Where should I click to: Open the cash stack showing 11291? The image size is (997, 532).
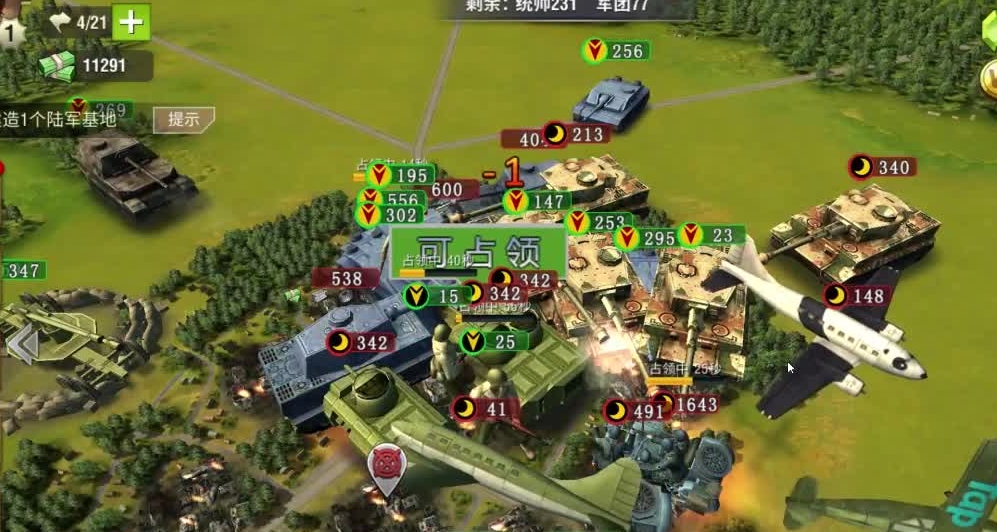tap(58, 66)
